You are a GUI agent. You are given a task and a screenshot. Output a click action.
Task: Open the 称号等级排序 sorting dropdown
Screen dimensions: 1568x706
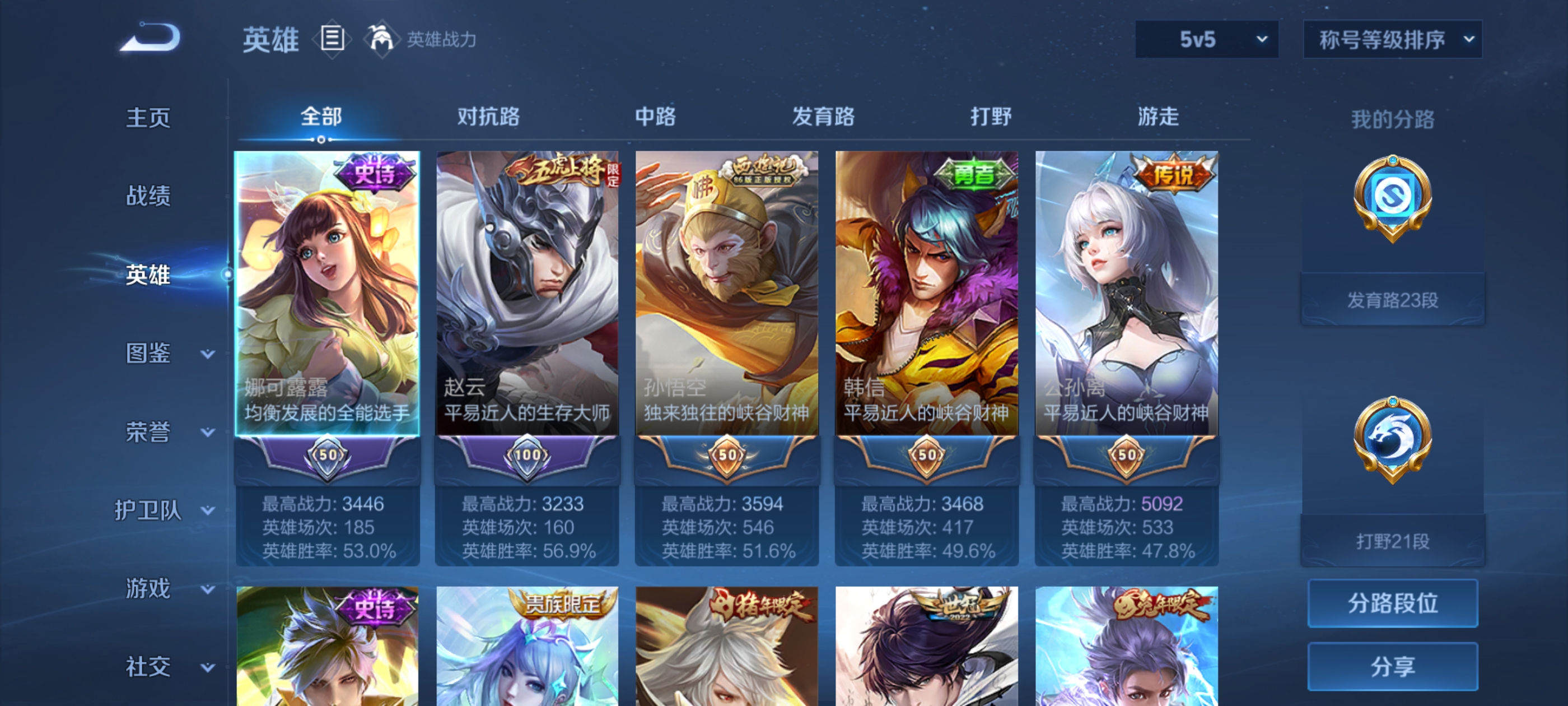(x=1392, y=38)
